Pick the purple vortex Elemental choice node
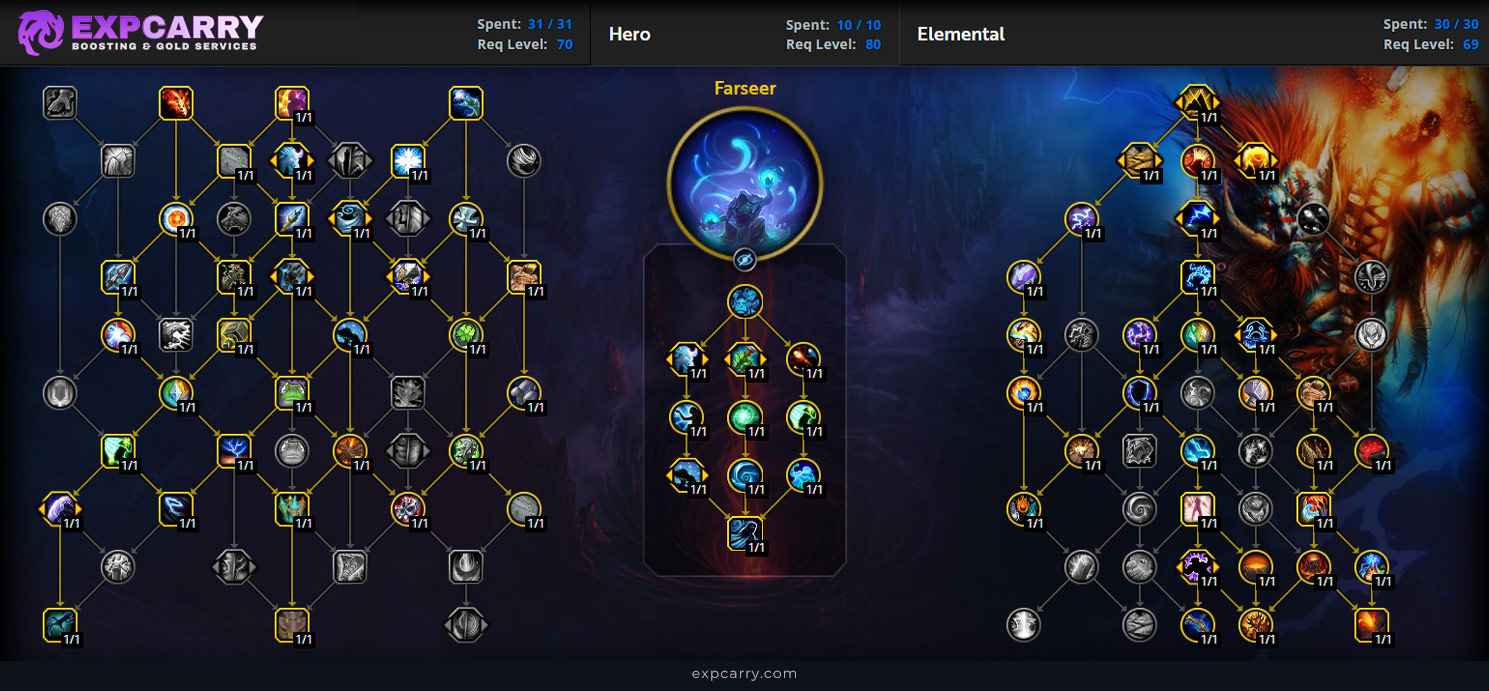Screen dimensions: 1489x691 [x=1196, y=567]
